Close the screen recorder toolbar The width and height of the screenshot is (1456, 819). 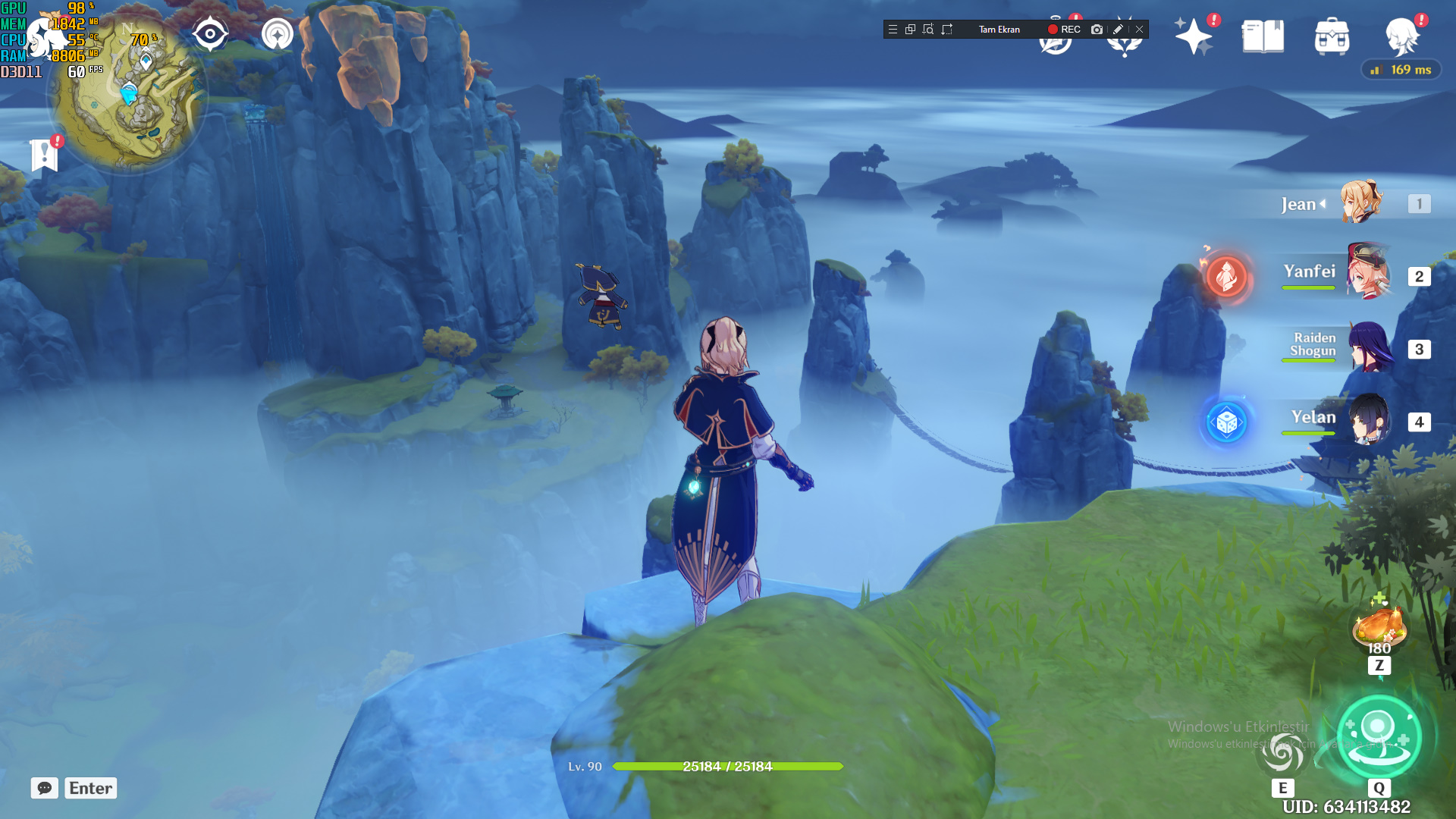[1139, 30]
